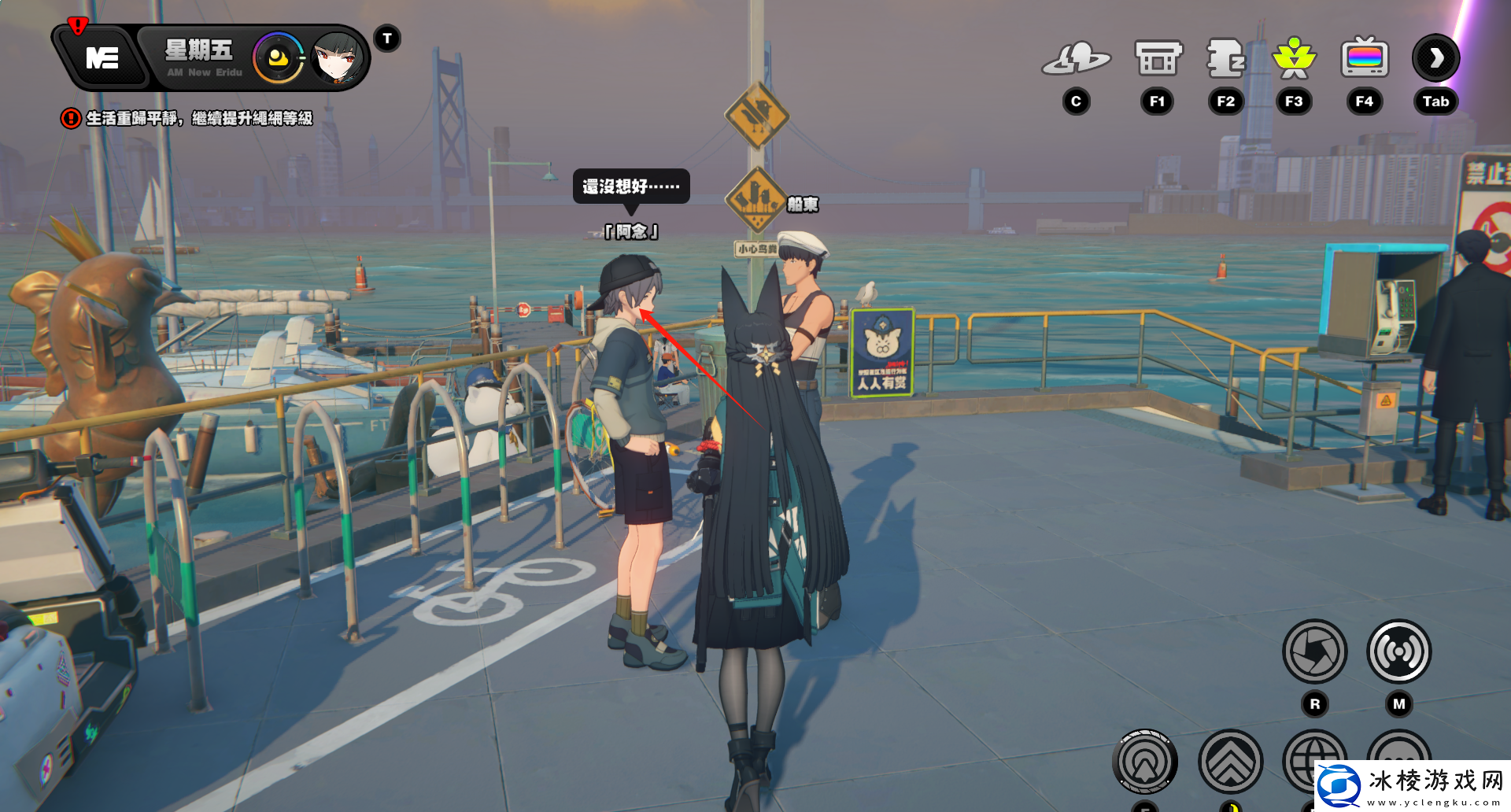The width and height of the screenshot is (1511, 812).
Task: Activate the camera shutter photo button
Action: (1314, 651)
